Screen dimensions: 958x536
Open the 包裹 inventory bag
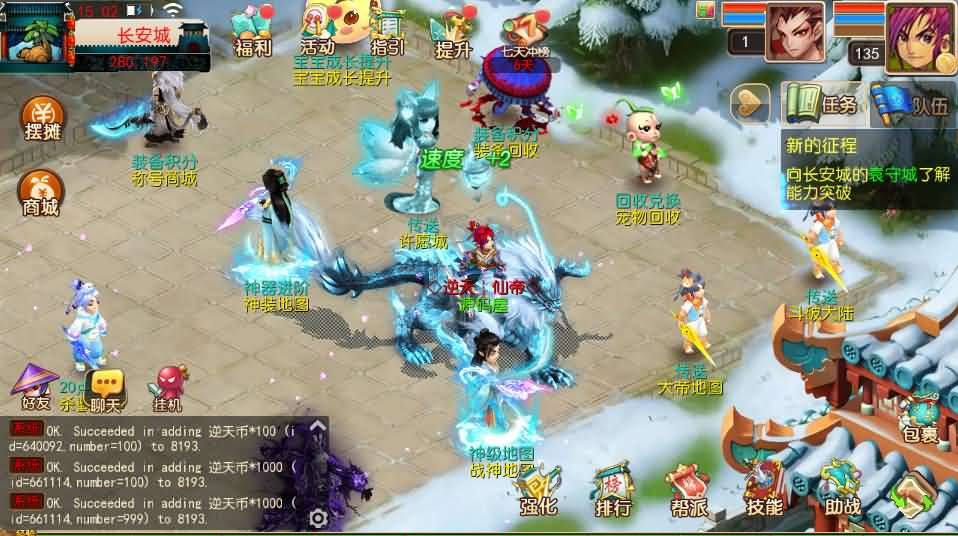point(918,417)
